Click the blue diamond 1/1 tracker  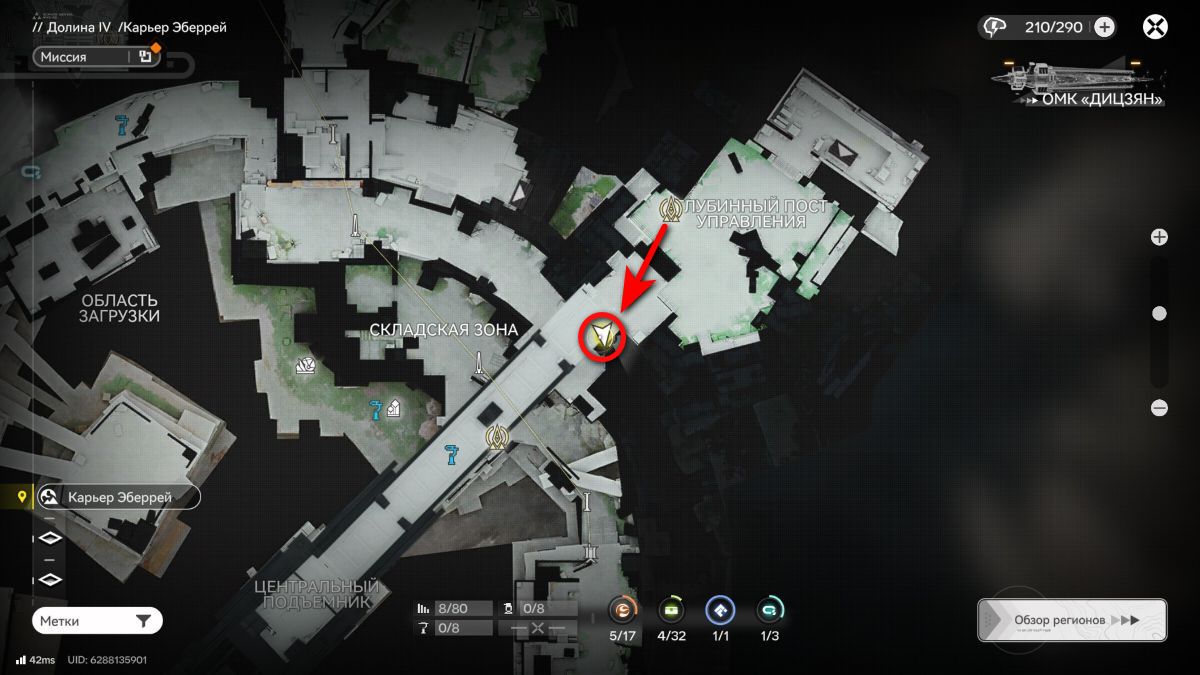click(x=720, y=610)
